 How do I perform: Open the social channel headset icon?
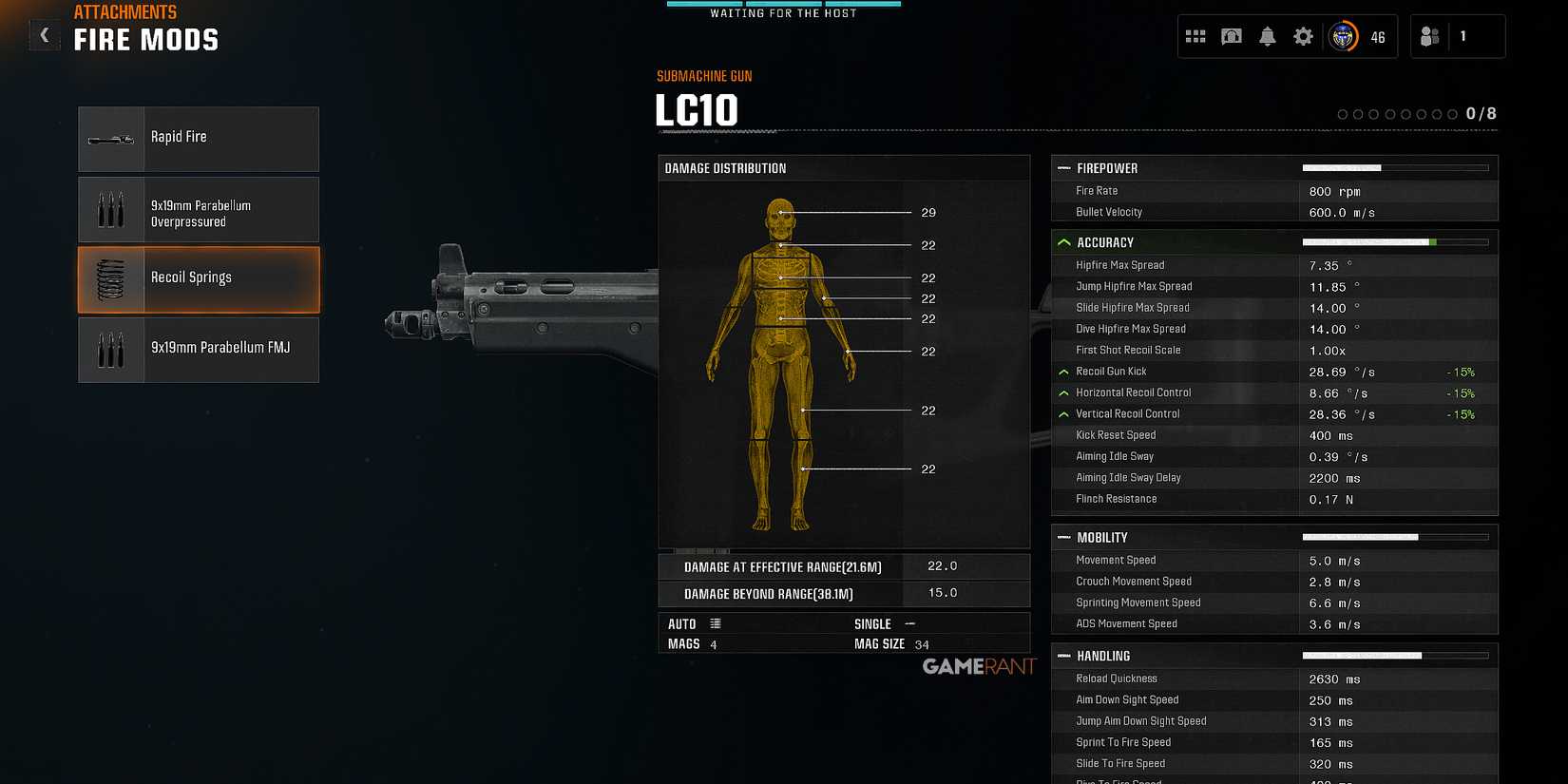point(1232,35)
